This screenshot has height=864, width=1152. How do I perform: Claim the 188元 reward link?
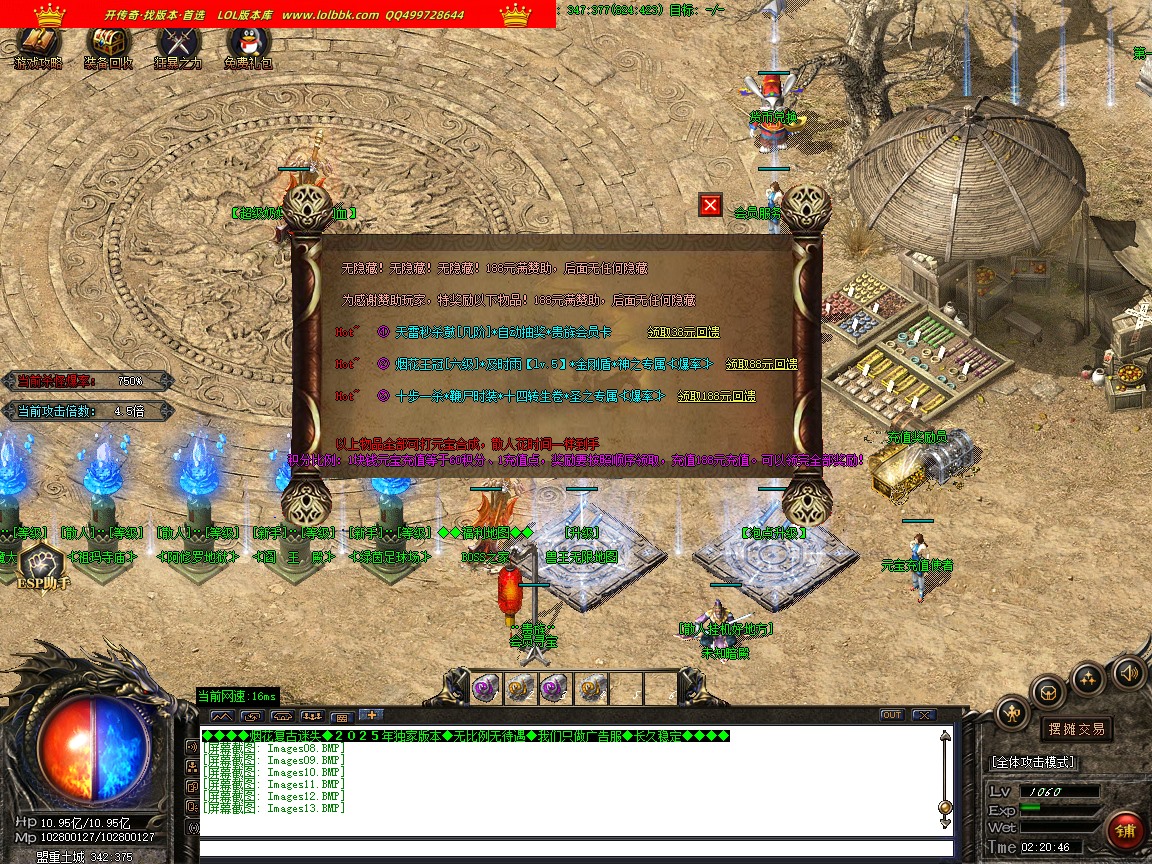pos(716,396)
